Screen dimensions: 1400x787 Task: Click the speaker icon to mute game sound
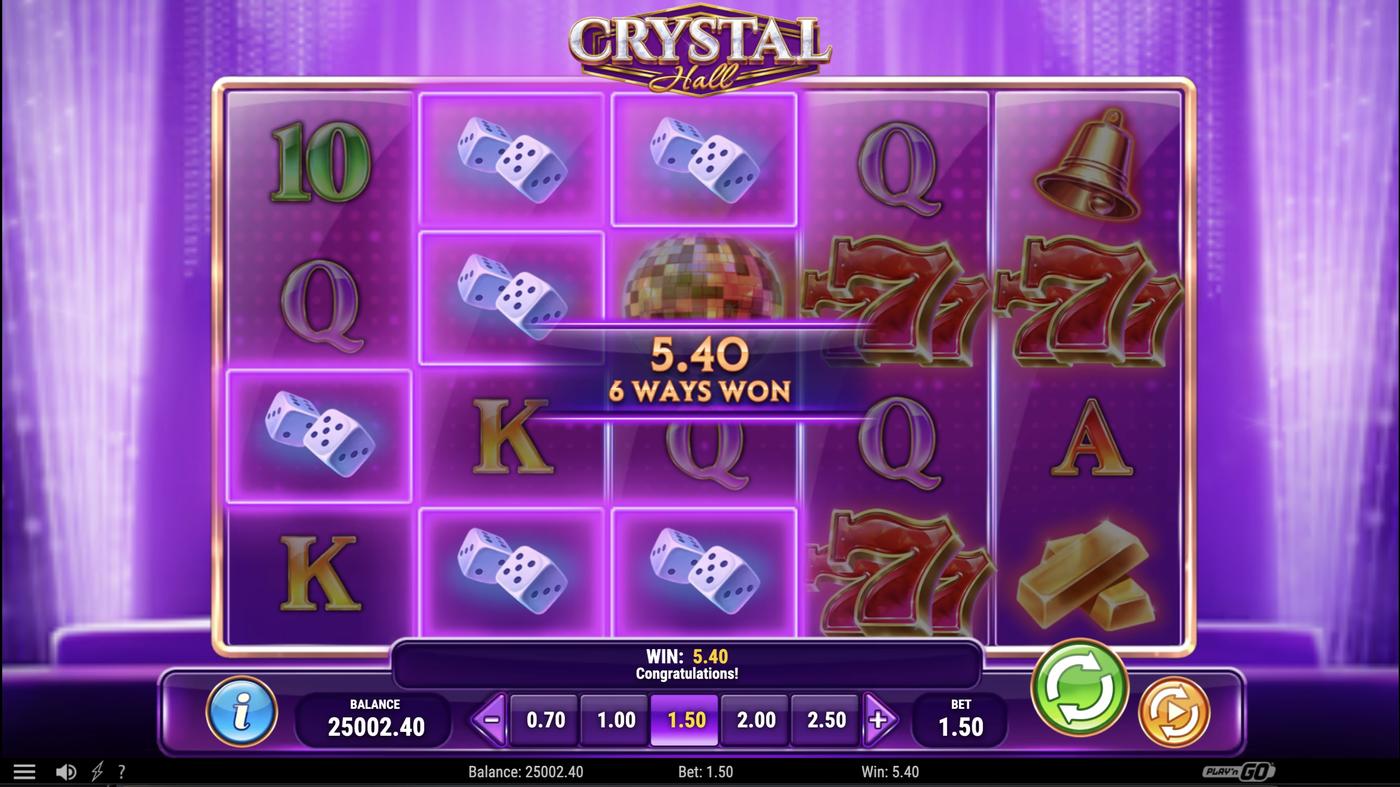(65, 770)
